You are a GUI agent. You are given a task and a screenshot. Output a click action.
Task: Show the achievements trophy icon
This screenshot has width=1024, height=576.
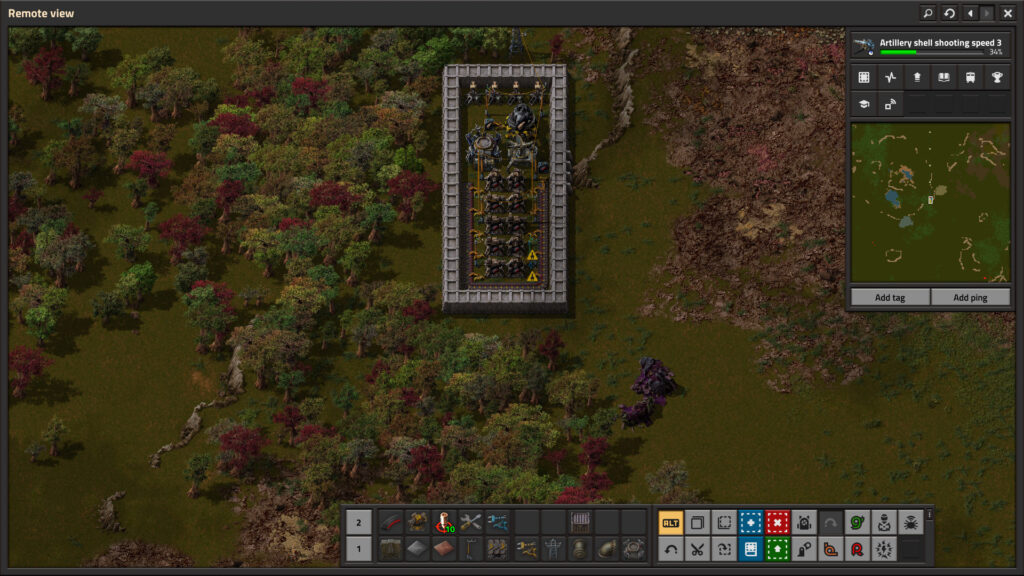(996, 77)
